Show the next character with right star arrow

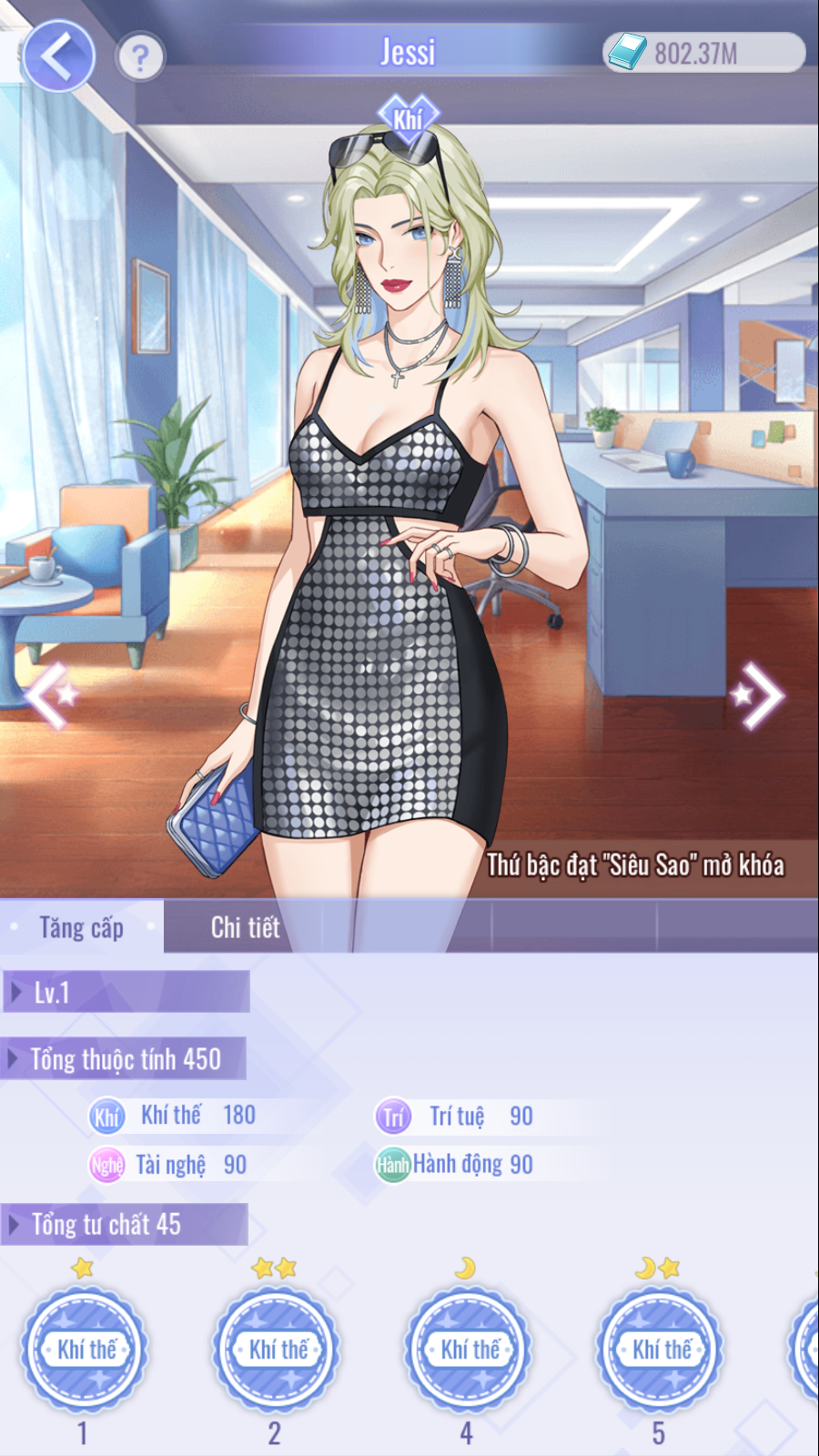tap(758, 696)
